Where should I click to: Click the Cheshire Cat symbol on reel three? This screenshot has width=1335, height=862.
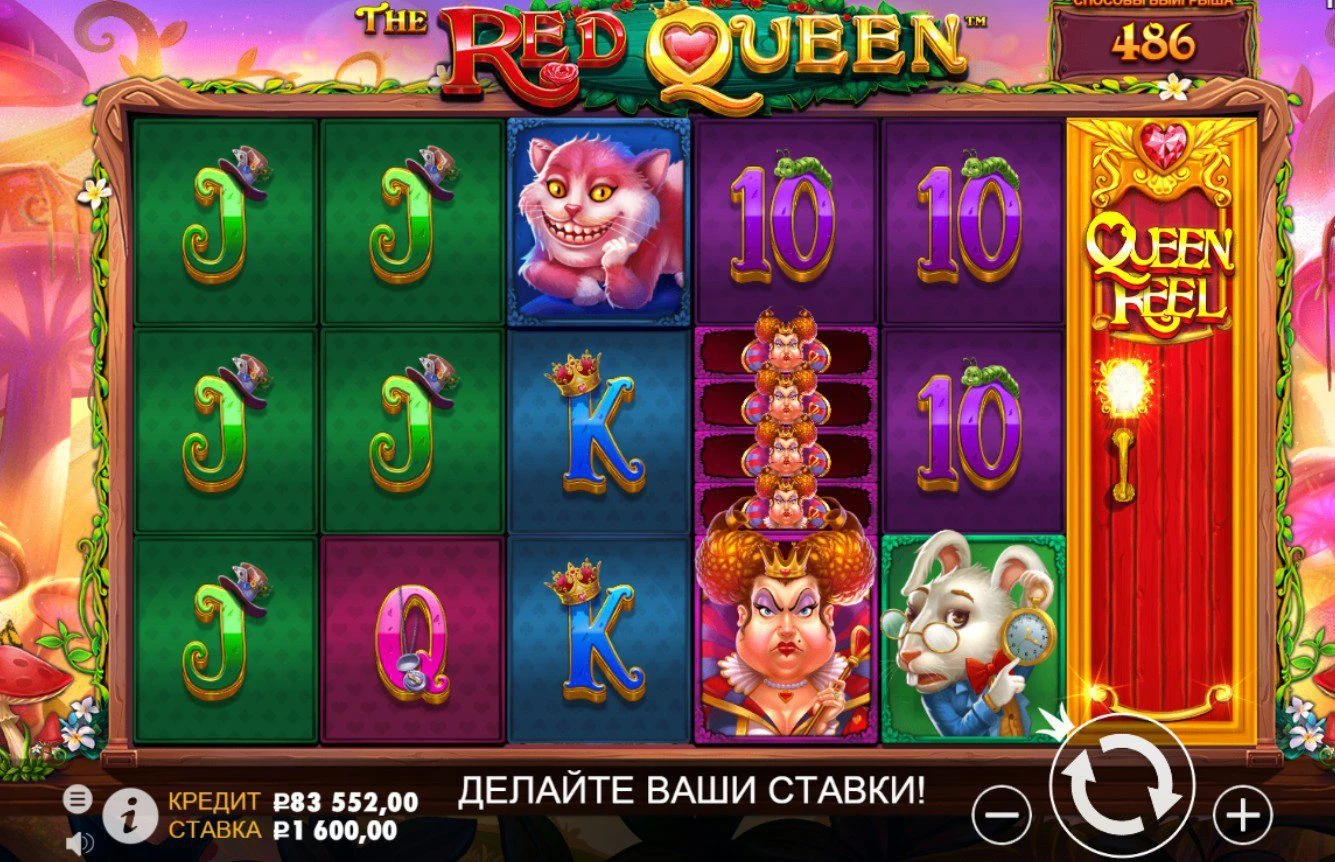click(597, 222)
